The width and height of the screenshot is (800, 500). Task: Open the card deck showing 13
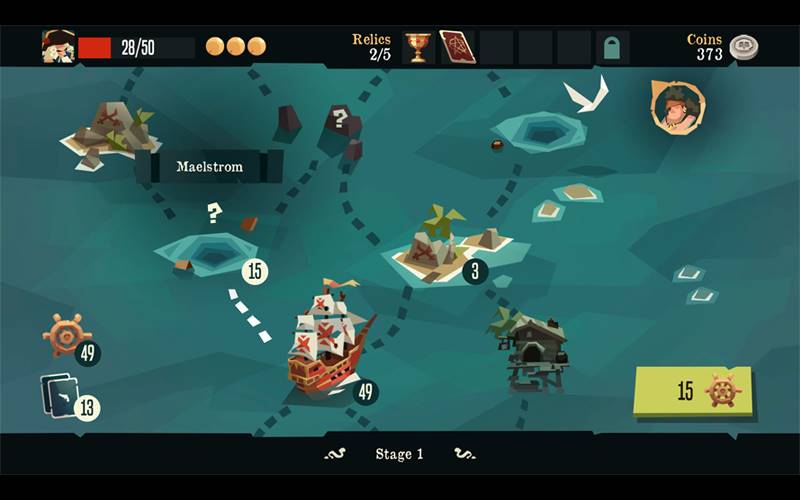click(x=60, y=395)
